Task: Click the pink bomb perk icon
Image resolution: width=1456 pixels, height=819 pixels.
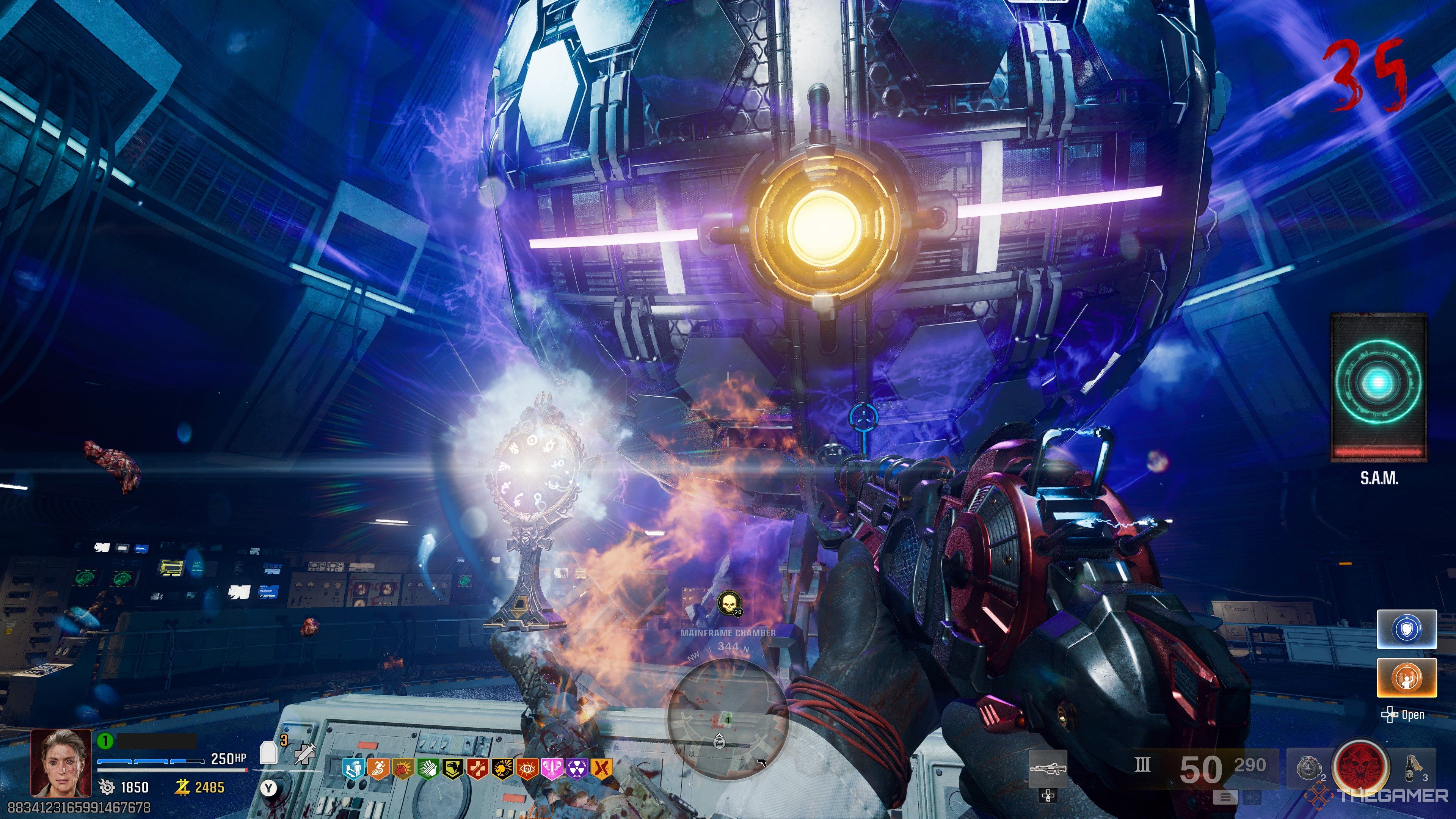Action: [552, 769]
